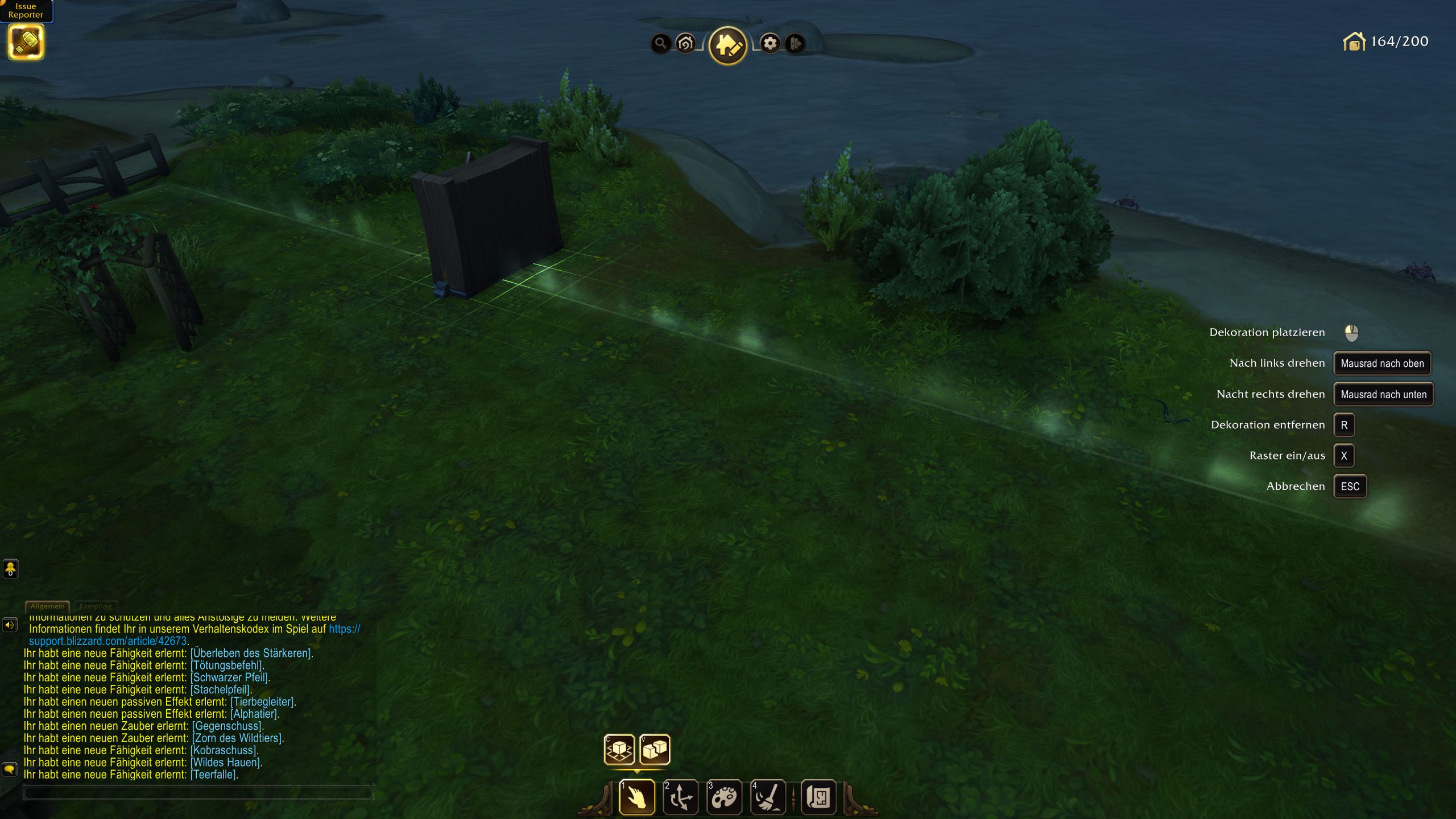Image resolution: width=1456 pixels, height=819 pixels.
Task: Select the house with pencil edit mode
Action: point(727,45)
